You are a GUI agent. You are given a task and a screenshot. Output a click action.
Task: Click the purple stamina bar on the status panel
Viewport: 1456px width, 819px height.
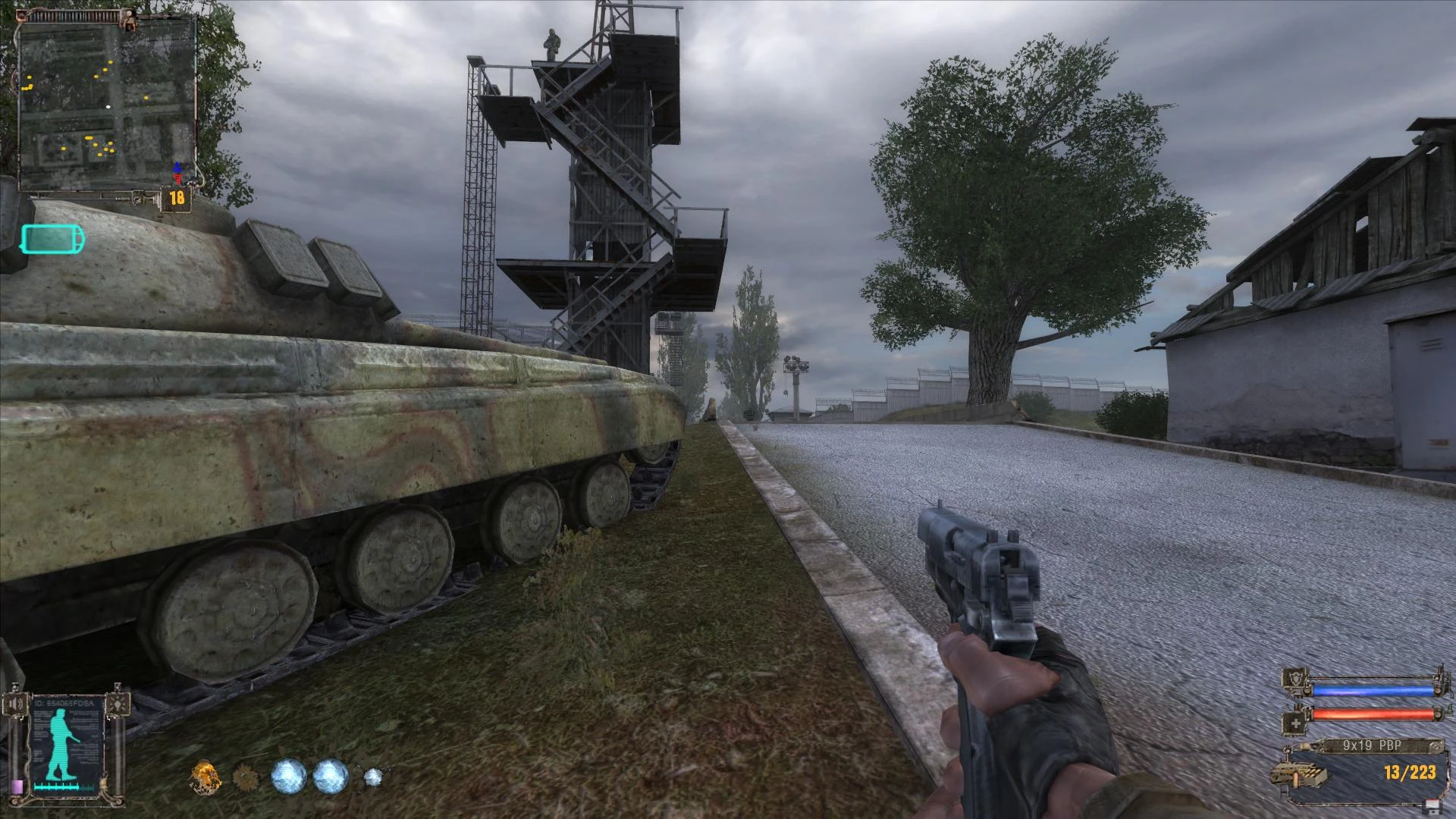17,786
